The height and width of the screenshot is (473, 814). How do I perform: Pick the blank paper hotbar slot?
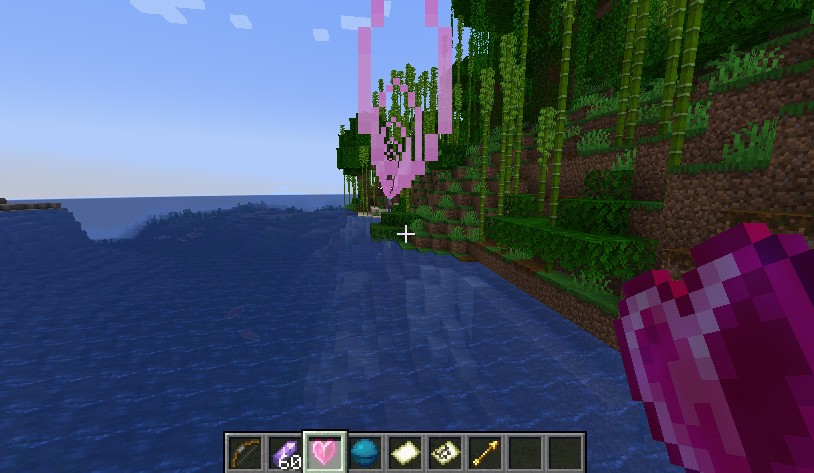405,452
